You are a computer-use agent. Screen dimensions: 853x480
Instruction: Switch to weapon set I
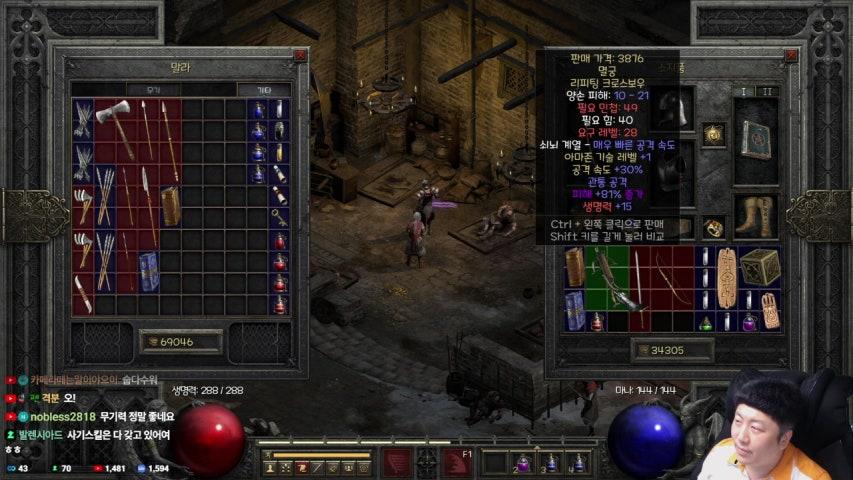pos(743,91)
